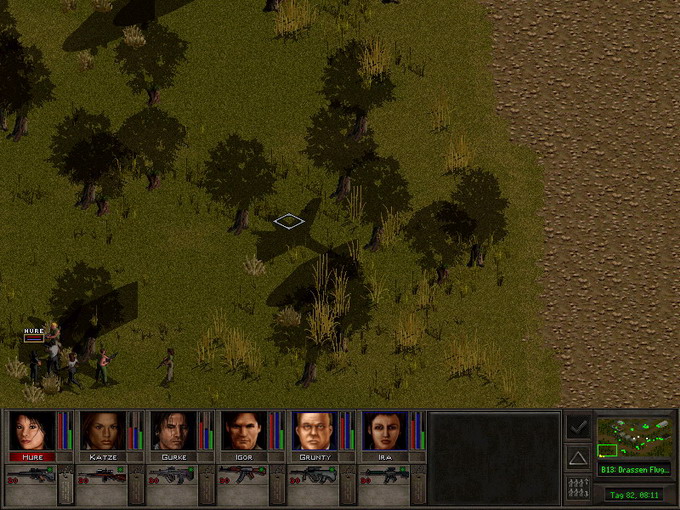The image size is (680, 510).
Task: Select the mercenary portrait of Hure
Action: [x=31, y=431]
